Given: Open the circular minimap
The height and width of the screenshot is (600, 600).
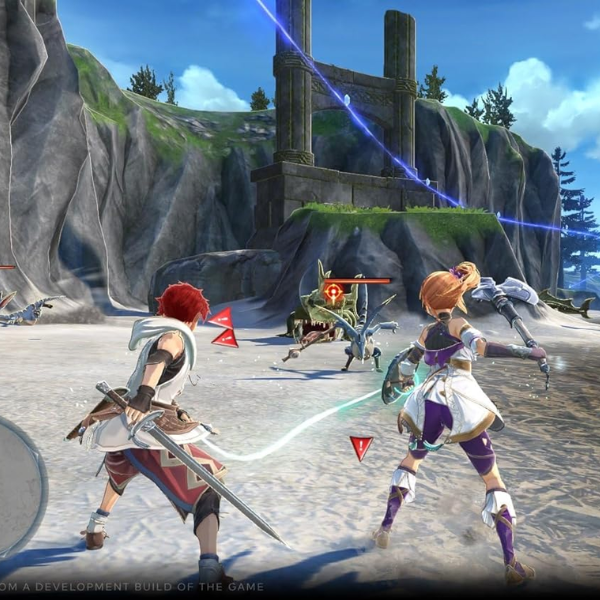Looking at the screenshot, I should (x=17, y=486).
